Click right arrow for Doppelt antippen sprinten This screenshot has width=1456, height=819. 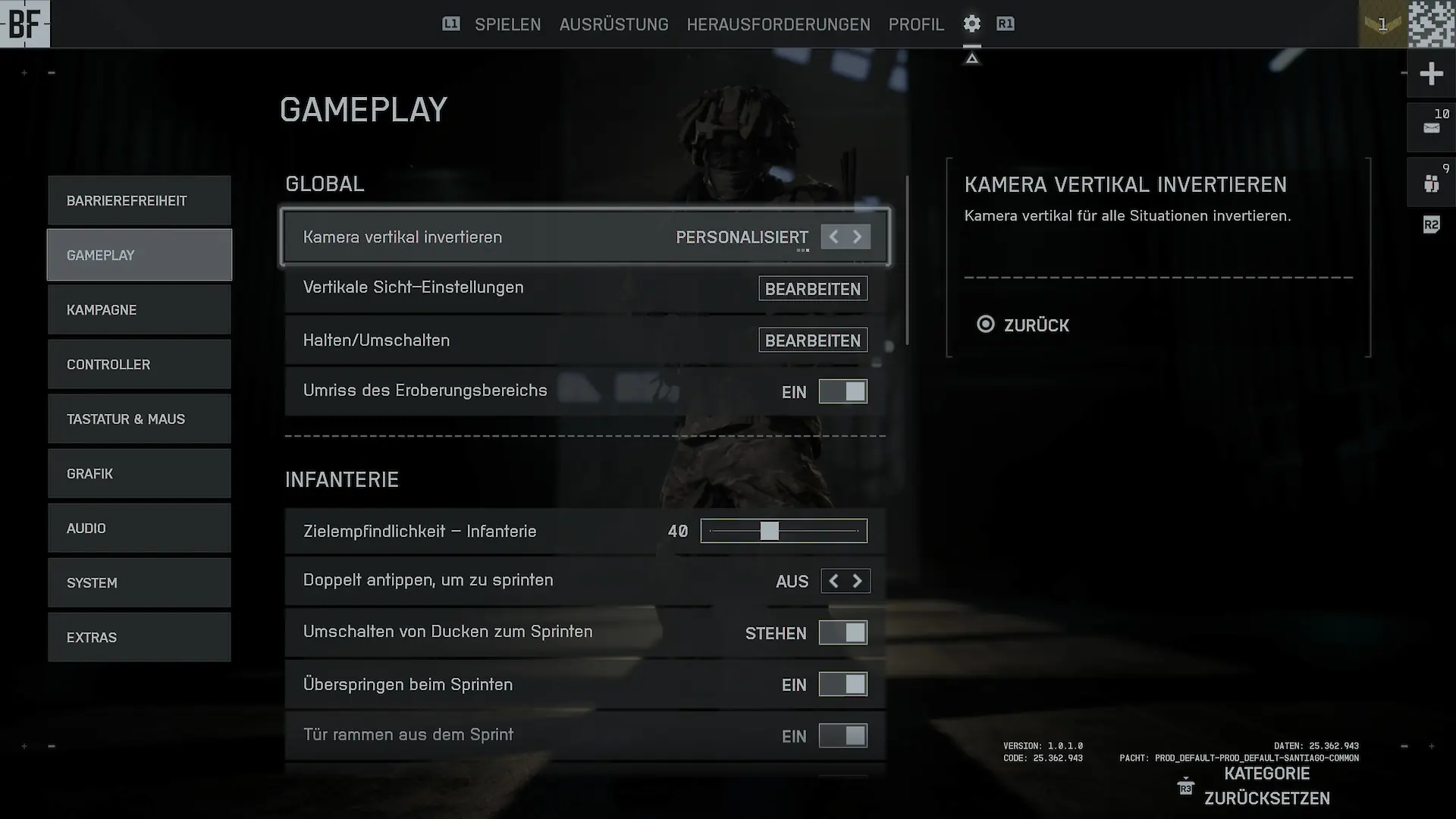(x=858, y=581)
